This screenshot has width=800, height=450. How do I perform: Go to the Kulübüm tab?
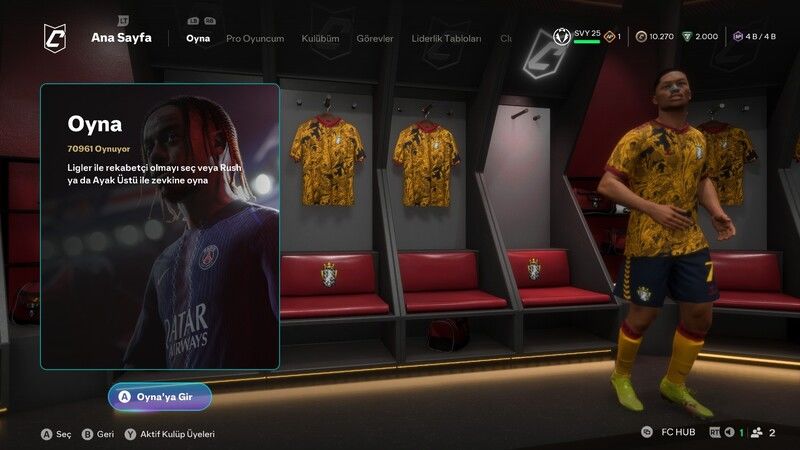[320, 38]
